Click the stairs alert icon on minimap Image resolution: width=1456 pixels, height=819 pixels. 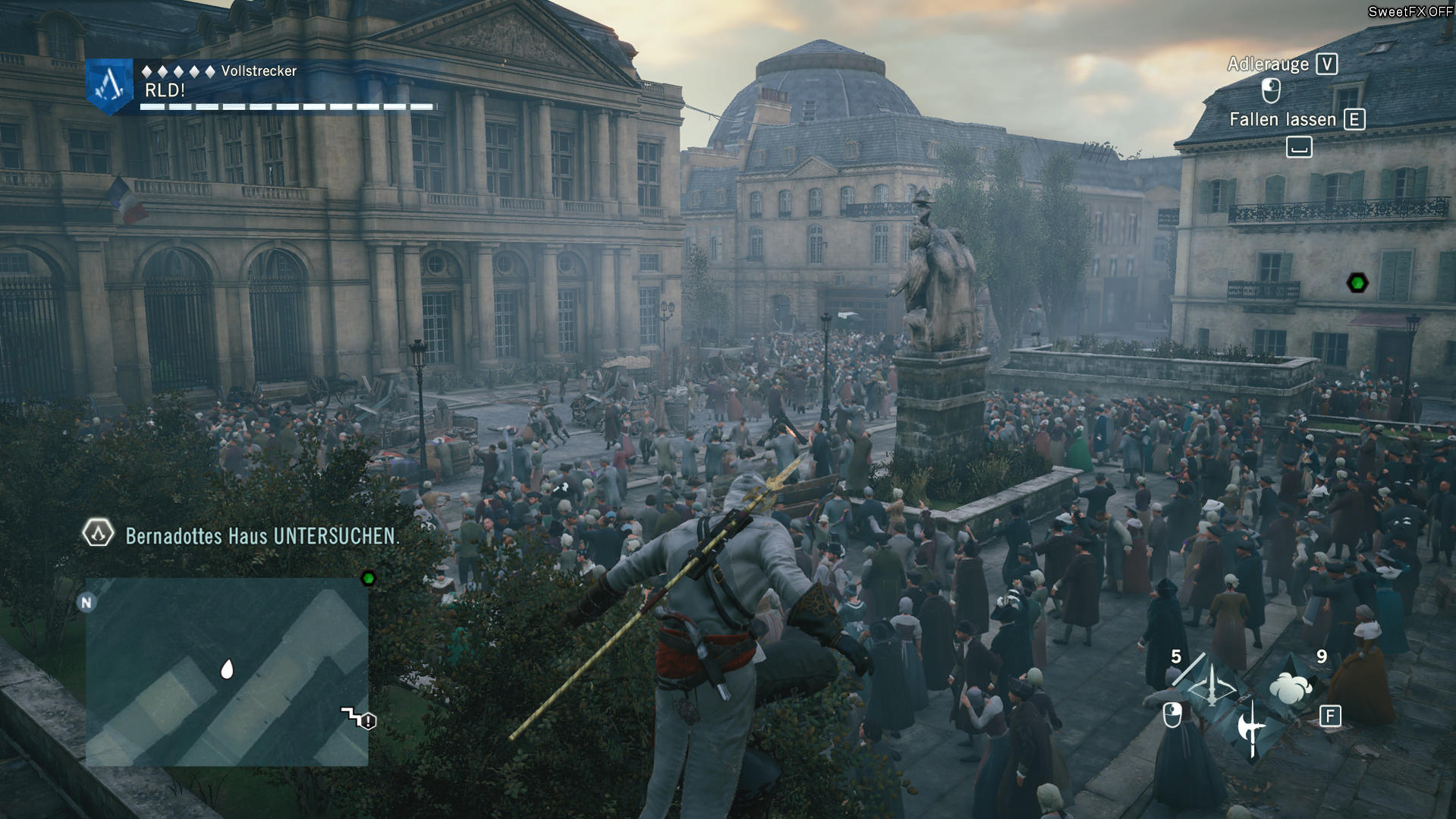359,718
